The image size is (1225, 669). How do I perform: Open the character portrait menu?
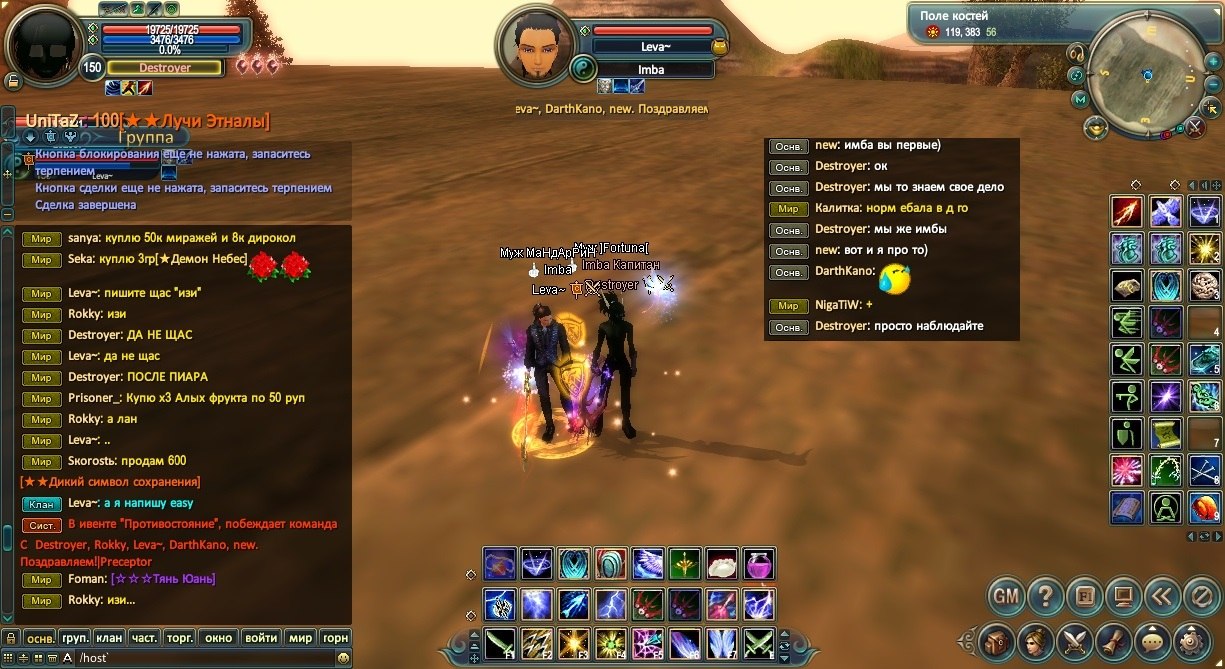[x=1035, y=639]
